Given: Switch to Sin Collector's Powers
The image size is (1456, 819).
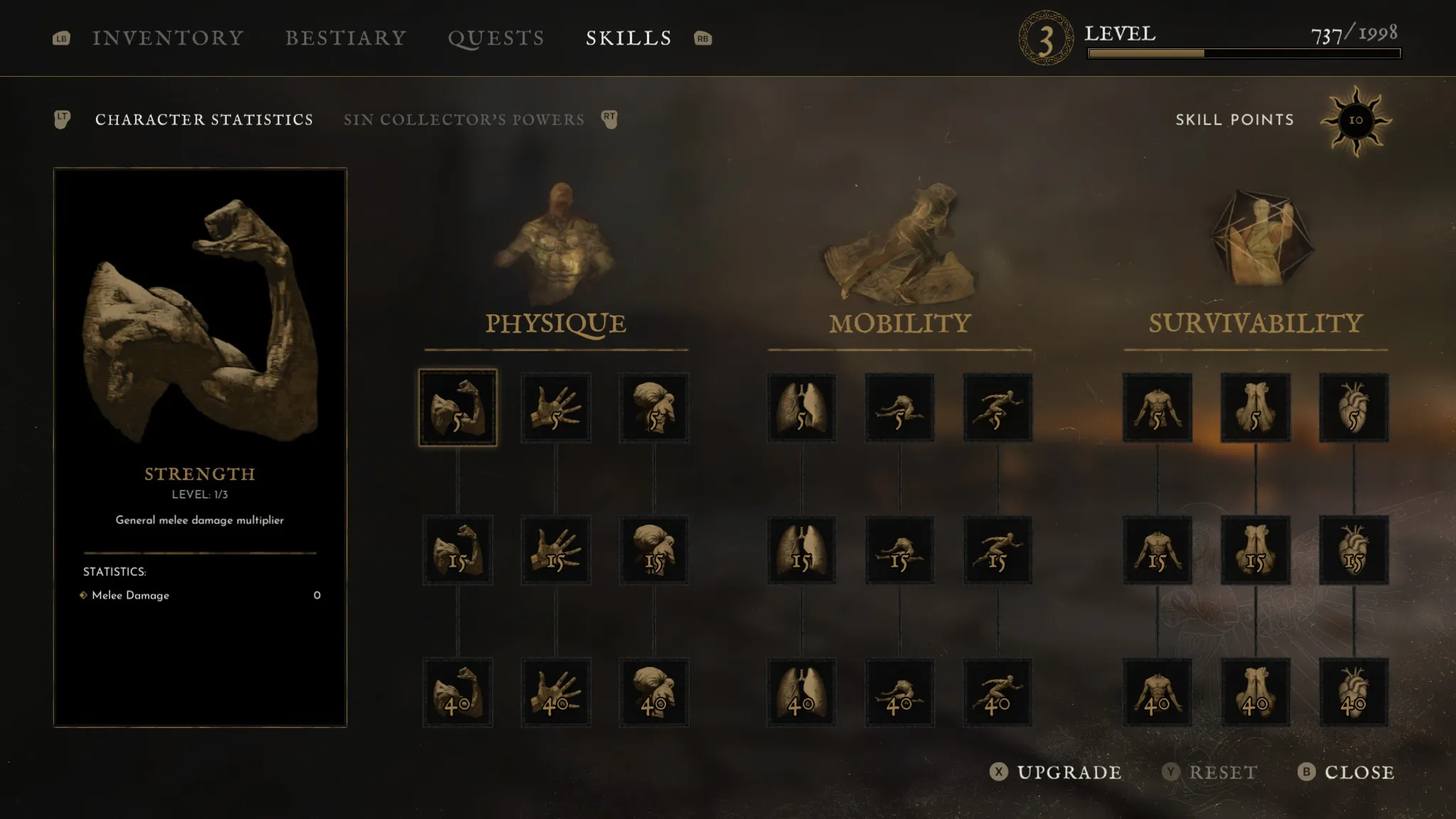Looking at the screenshot, I should (464, 119).
